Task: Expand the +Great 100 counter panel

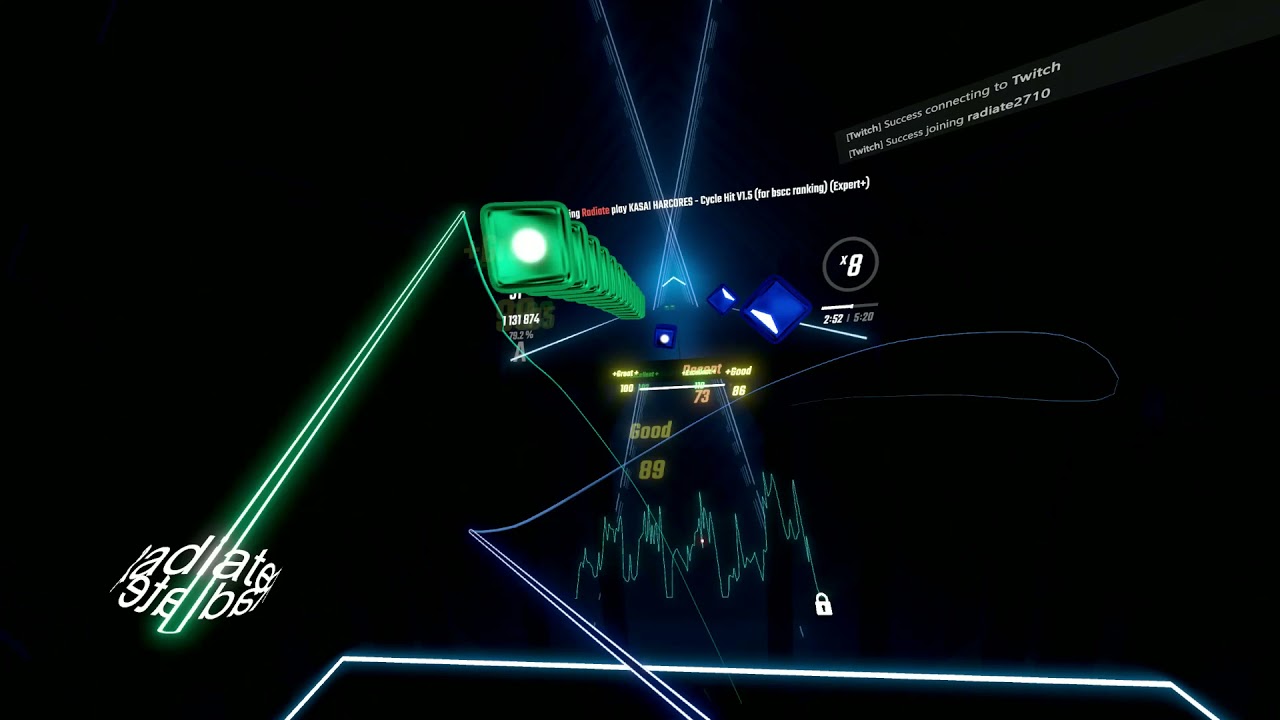Action: click(x=627, y=379)
